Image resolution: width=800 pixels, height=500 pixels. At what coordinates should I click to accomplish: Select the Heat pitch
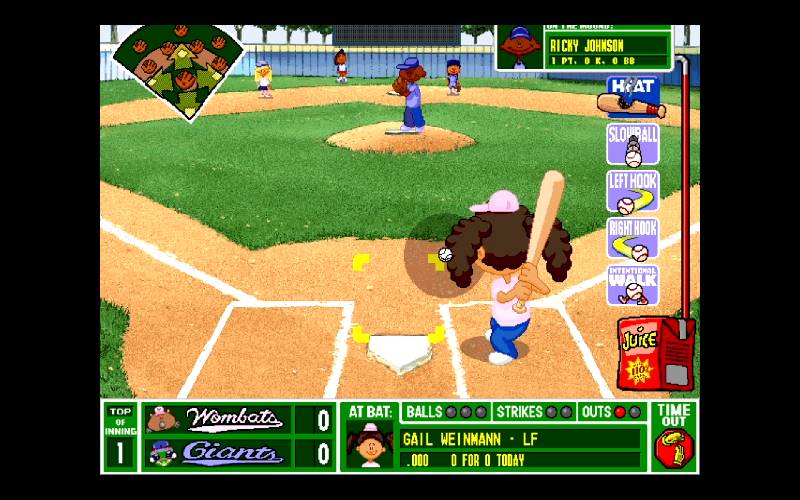point(632,95)
